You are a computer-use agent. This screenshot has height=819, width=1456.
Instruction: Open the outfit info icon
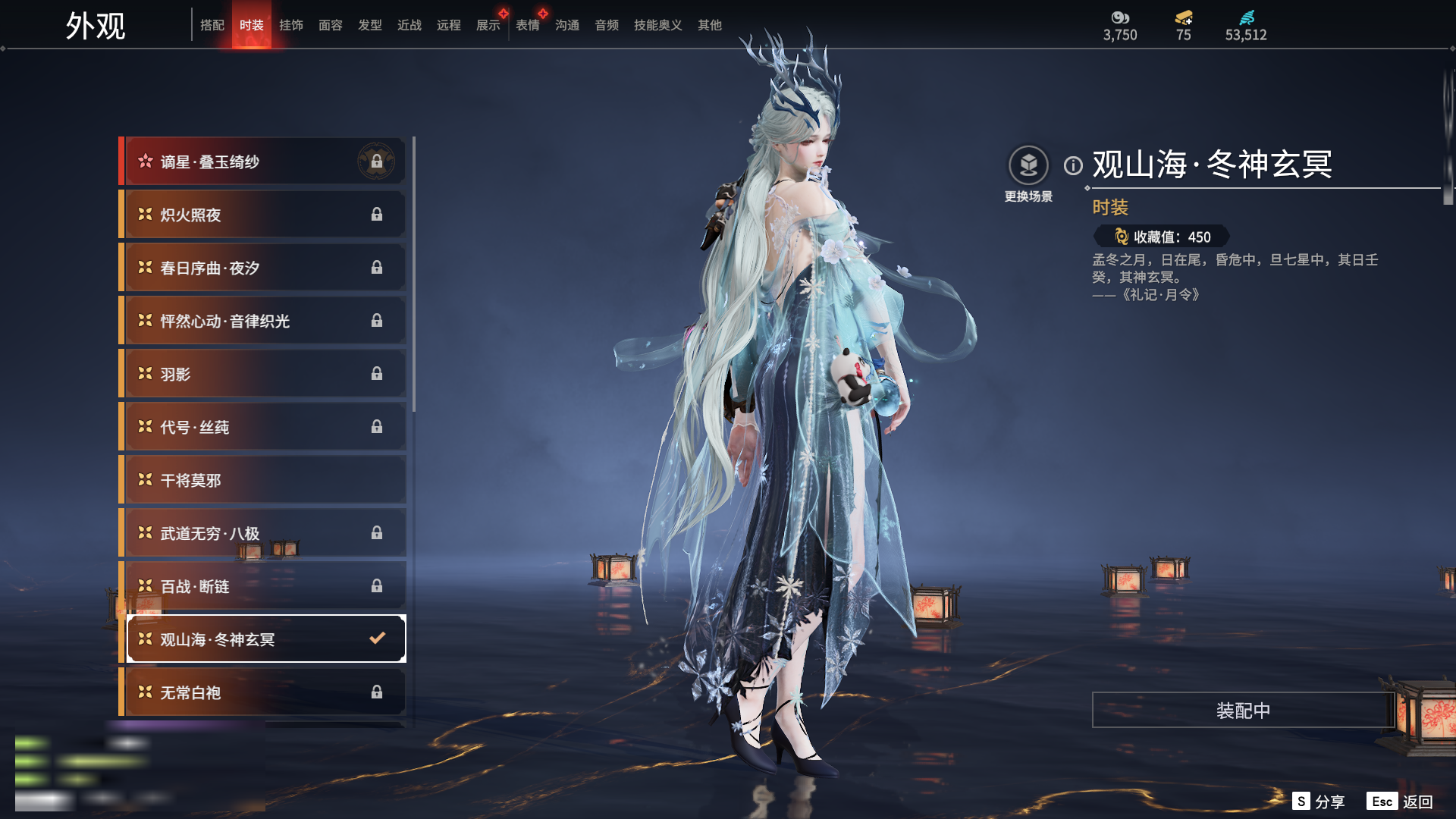(x=1073, y=165)
